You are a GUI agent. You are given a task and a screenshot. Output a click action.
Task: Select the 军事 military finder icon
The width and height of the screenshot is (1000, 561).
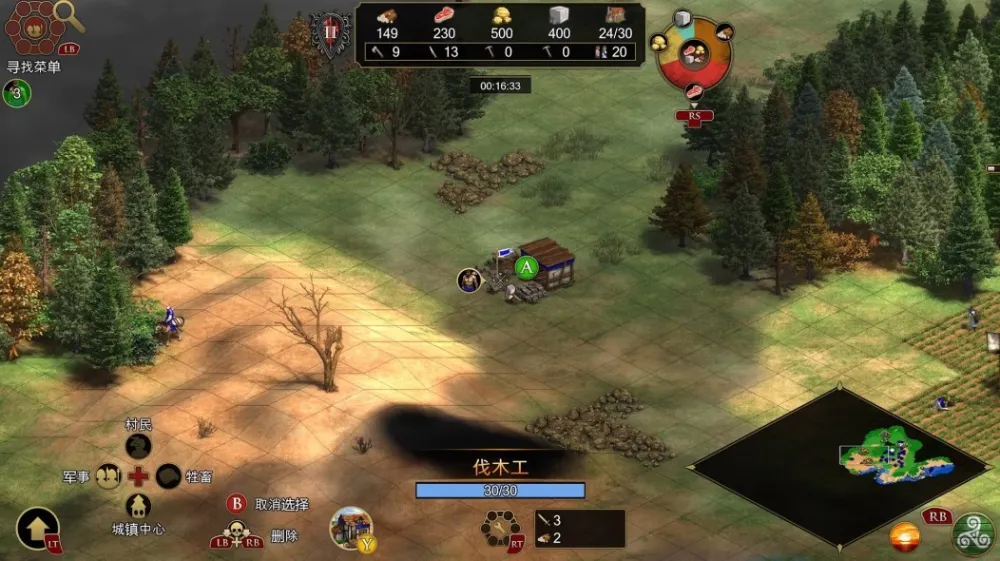click(108, 477)
